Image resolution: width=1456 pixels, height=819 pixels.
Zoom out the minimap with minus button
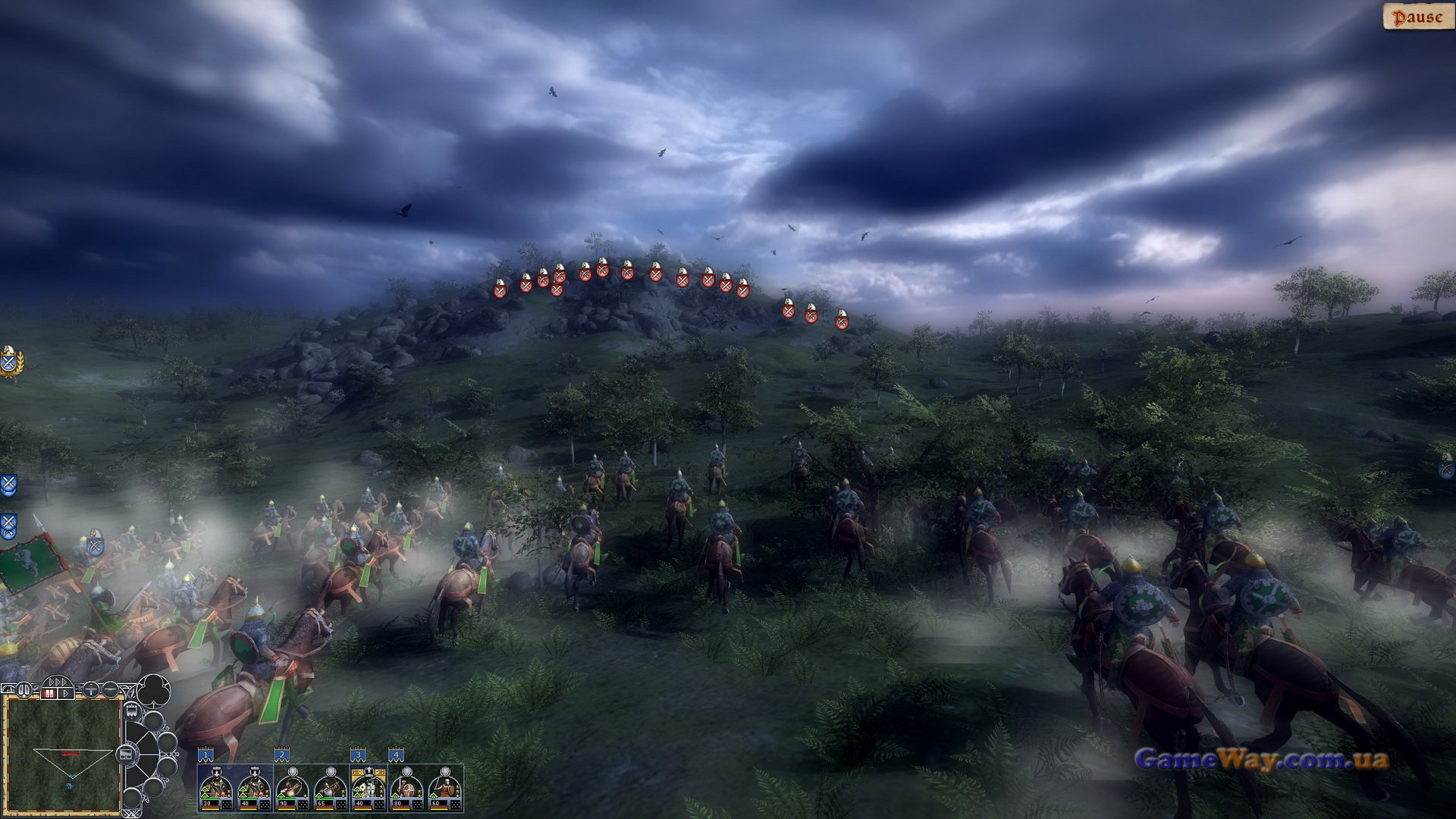[x=111, y=690]
